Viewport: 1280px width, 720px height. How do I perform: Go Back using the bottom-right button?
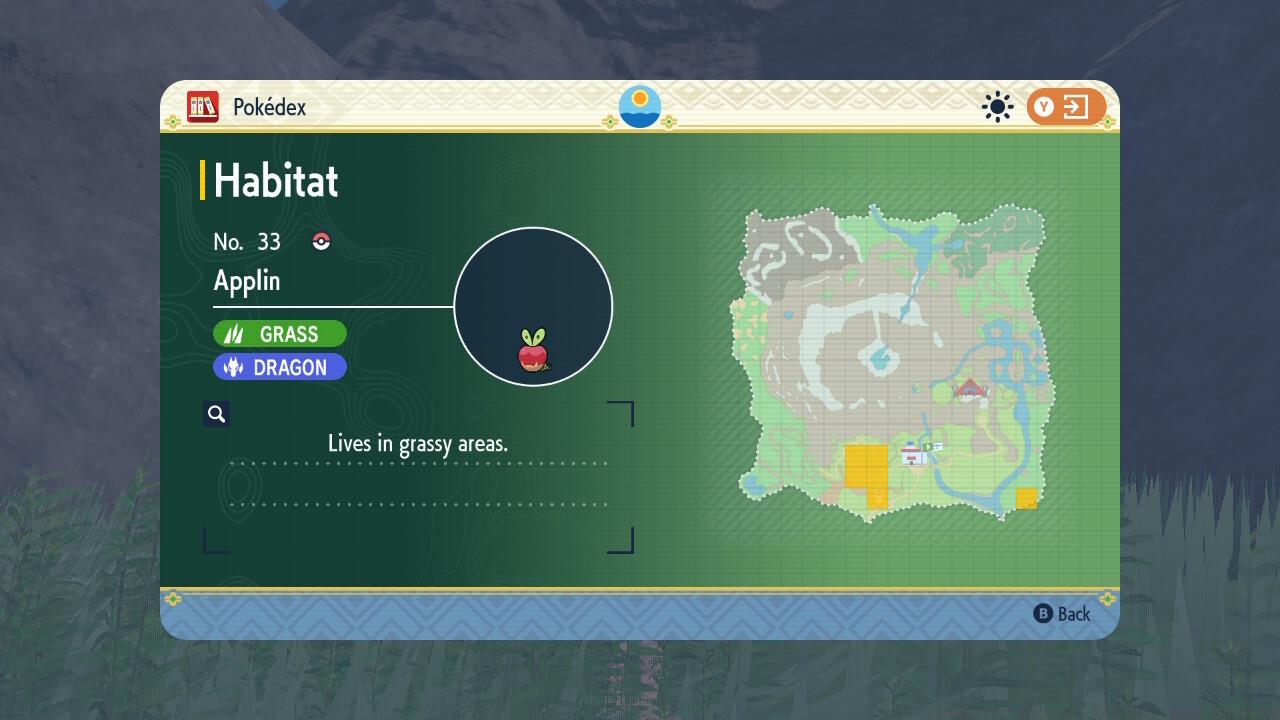tap(1062, 614)
